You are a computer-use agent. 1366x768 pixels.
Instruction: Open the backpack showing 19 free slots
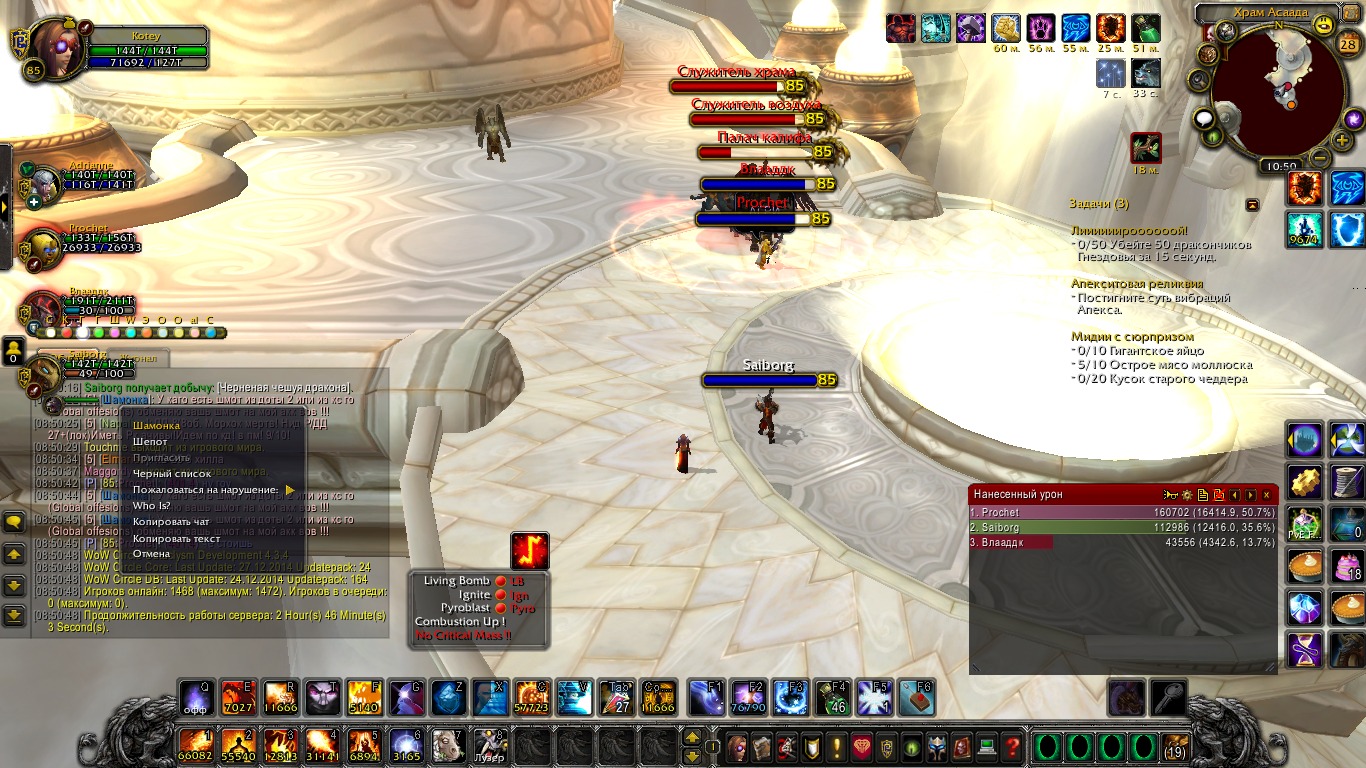click(x=1175, y=747)
